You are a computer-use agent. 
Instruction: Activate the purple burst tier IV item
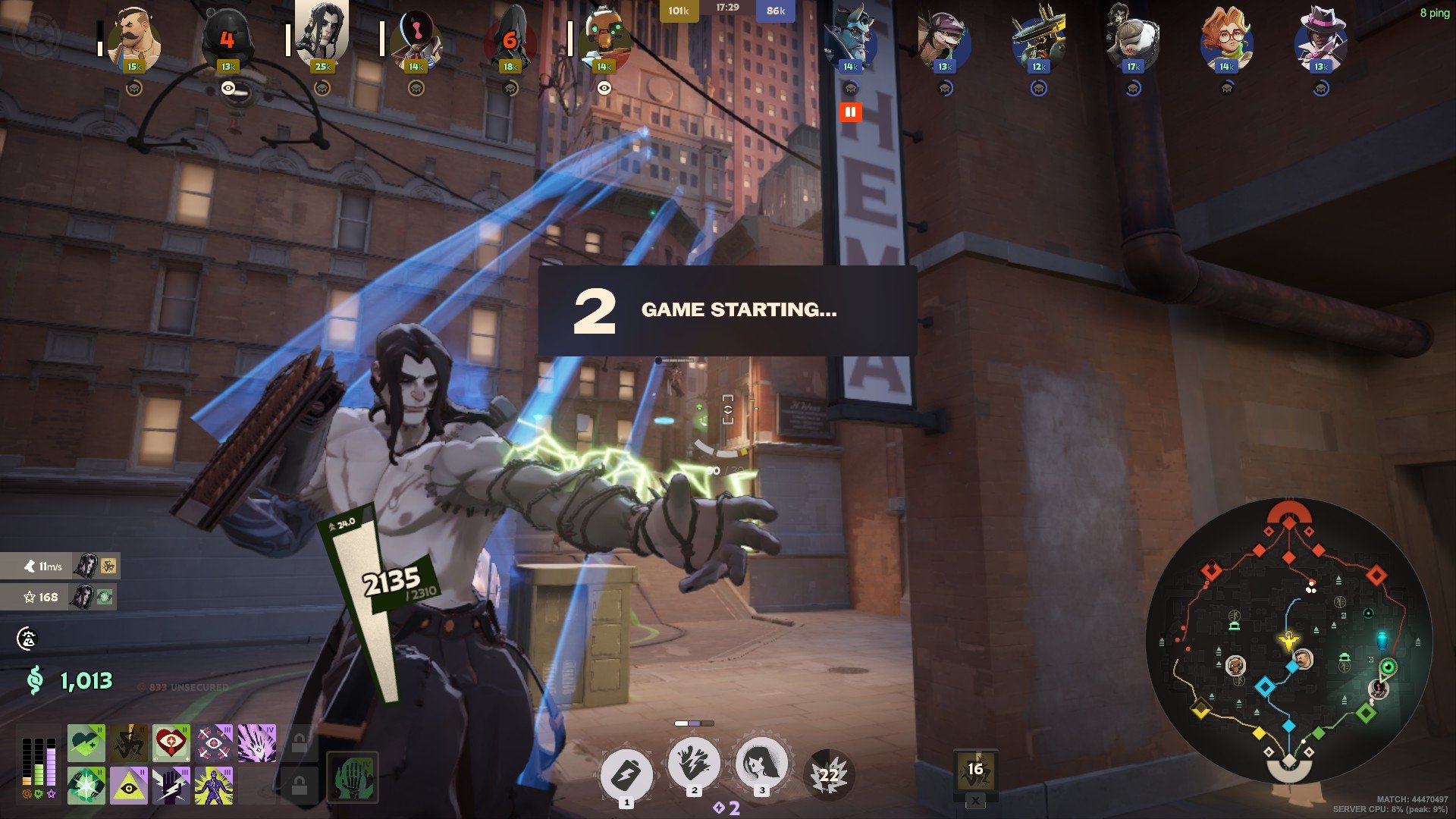257,743
